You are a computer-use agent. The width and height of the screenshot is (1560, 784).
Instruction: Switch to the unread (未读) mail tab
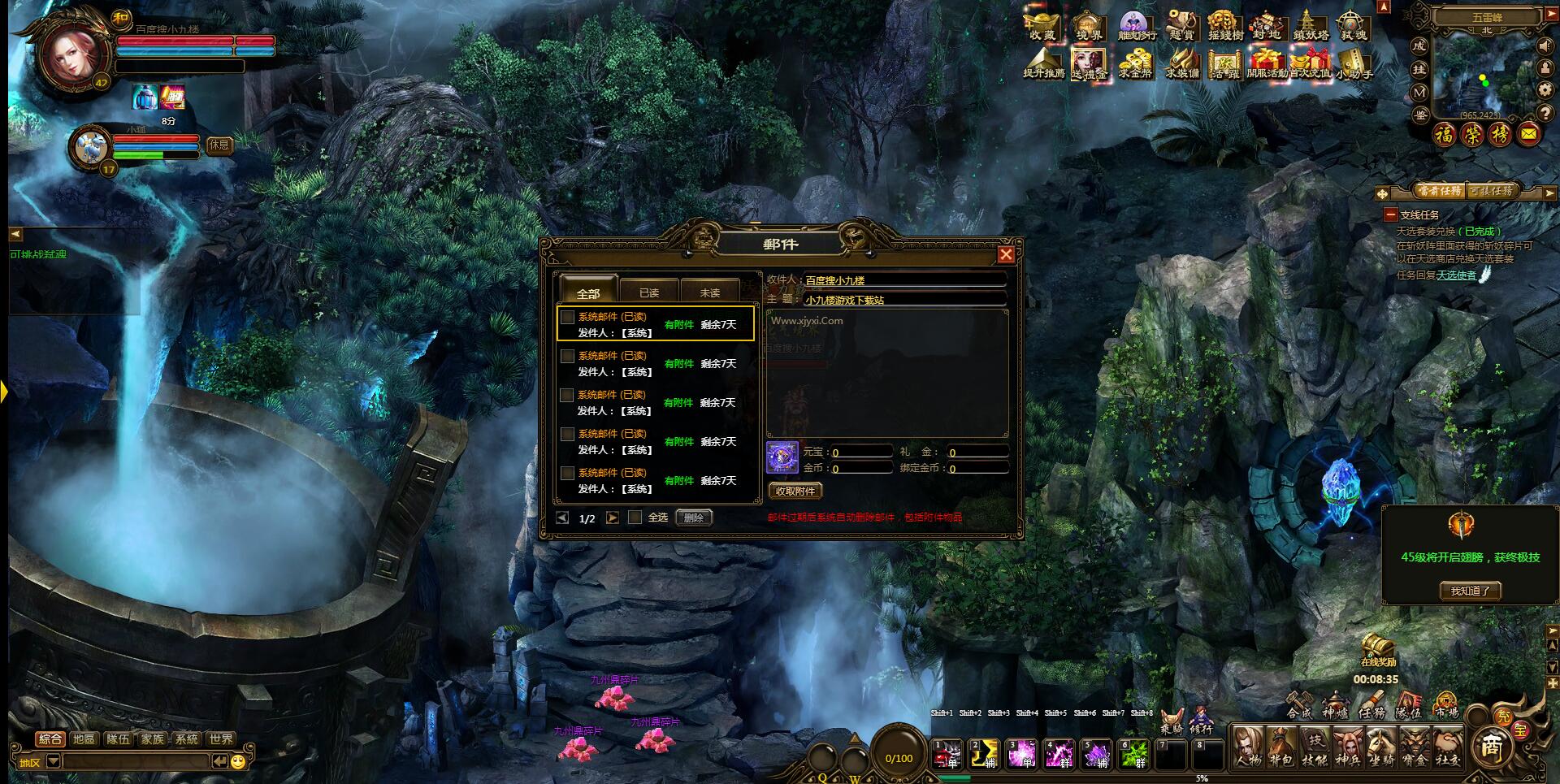709,292
